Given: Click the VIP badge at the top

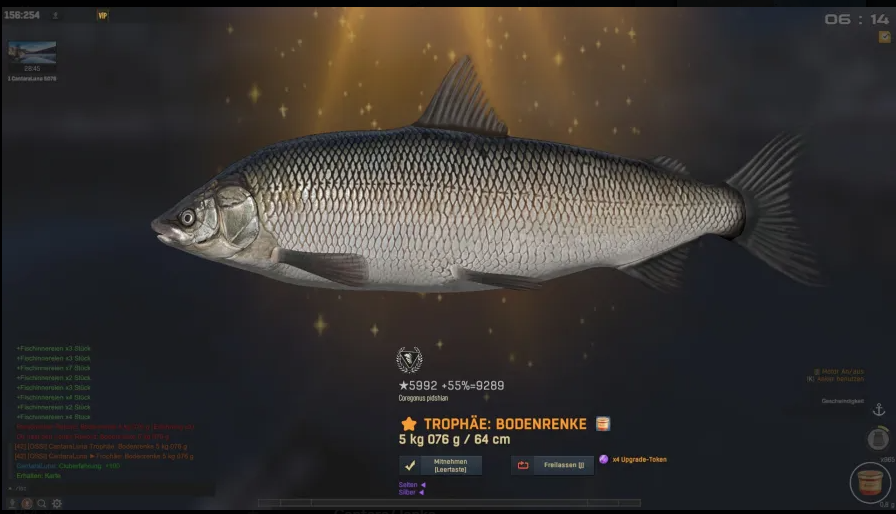Looking at the screenshot, I should 102,16.
